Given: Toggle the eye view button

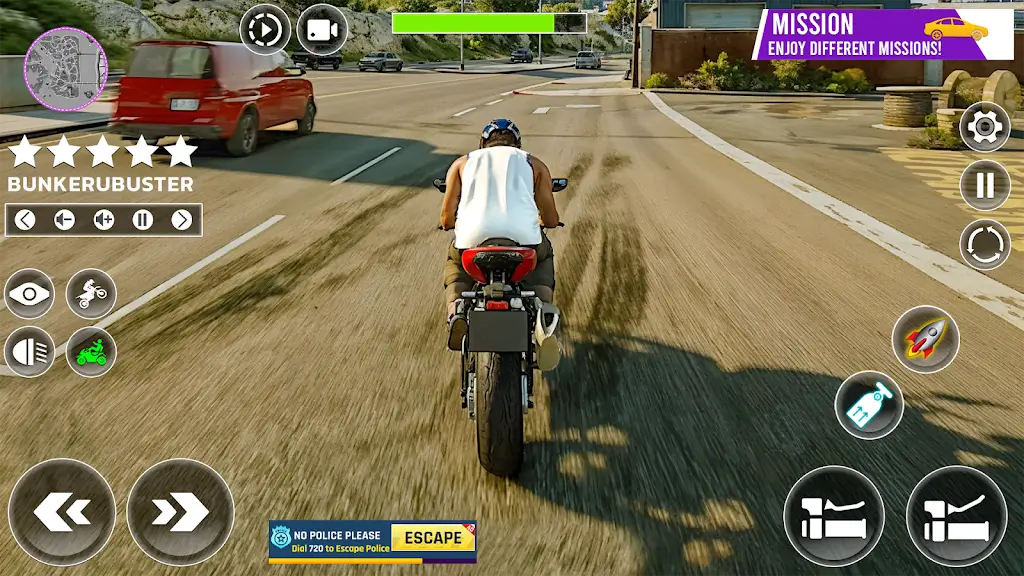Looking at the screenshot, I should (30, 294).
